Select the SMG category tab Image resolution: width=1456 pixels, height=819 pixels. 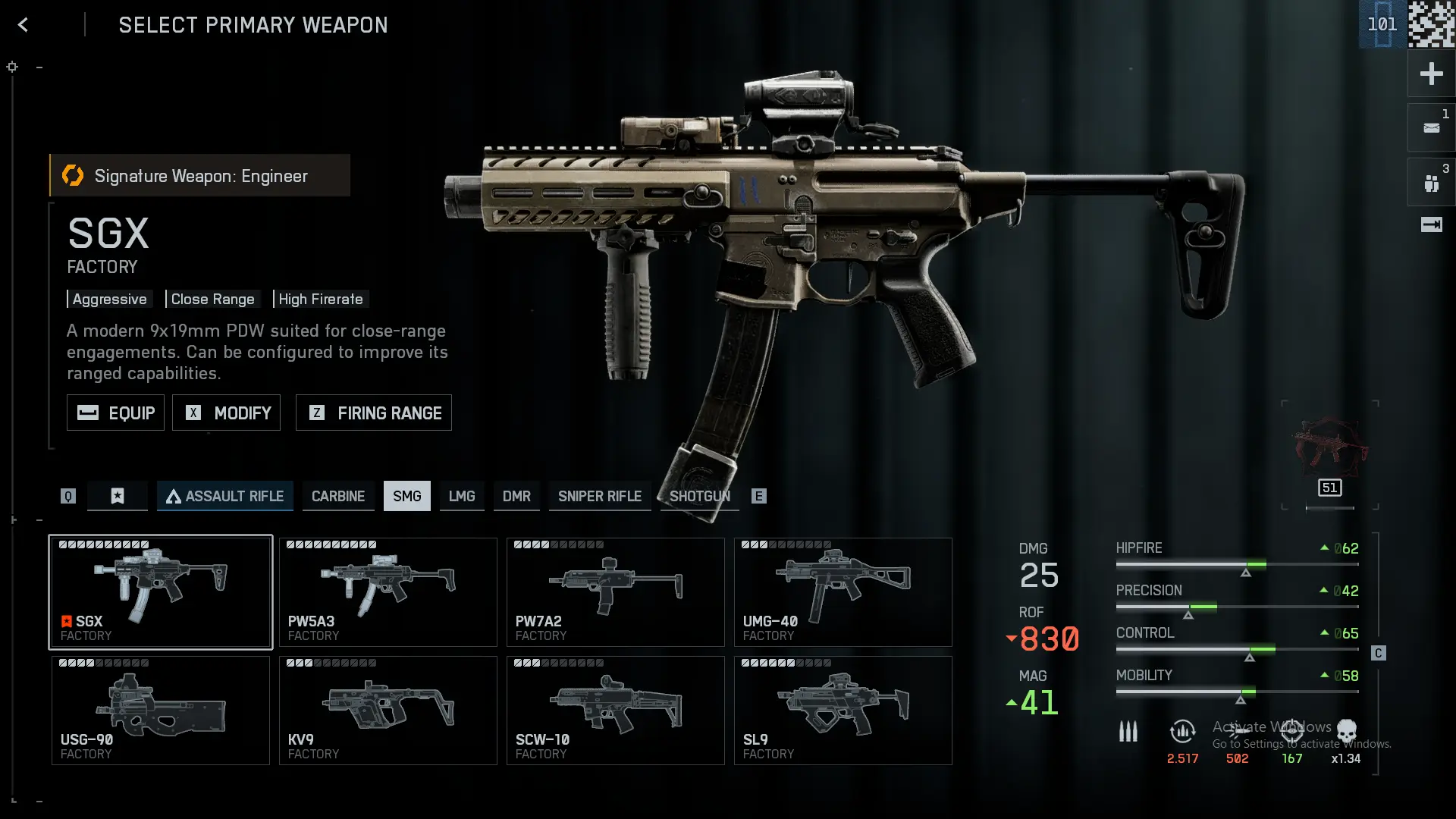(406, 496)
